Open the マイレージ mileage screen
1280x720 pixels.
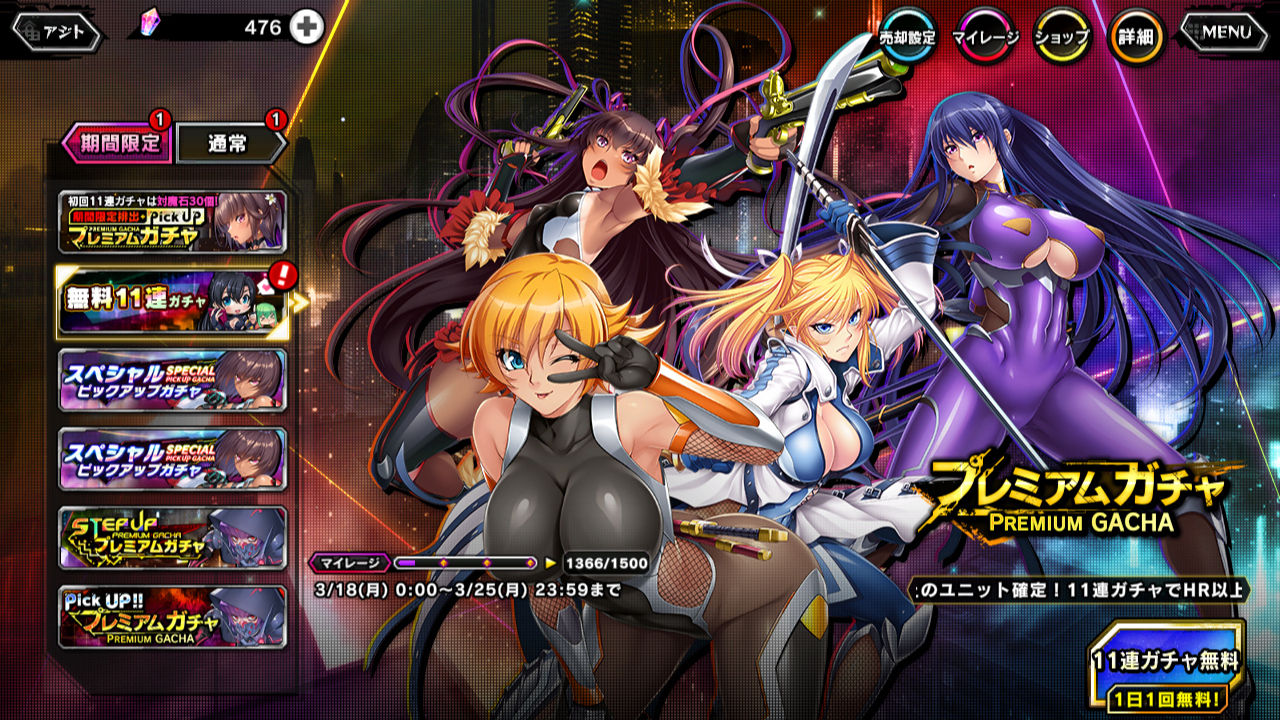(984, 36)
